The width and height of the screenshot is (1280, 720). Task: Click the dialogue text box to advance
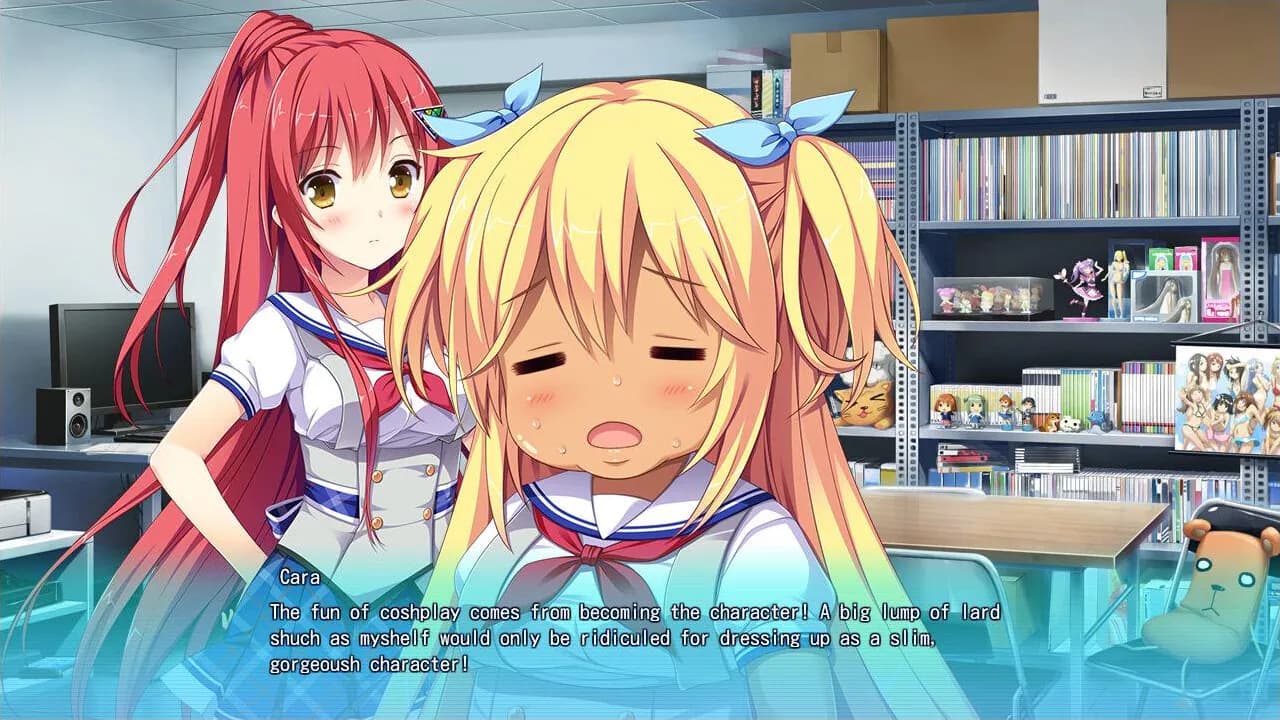[x=640, y=630]
